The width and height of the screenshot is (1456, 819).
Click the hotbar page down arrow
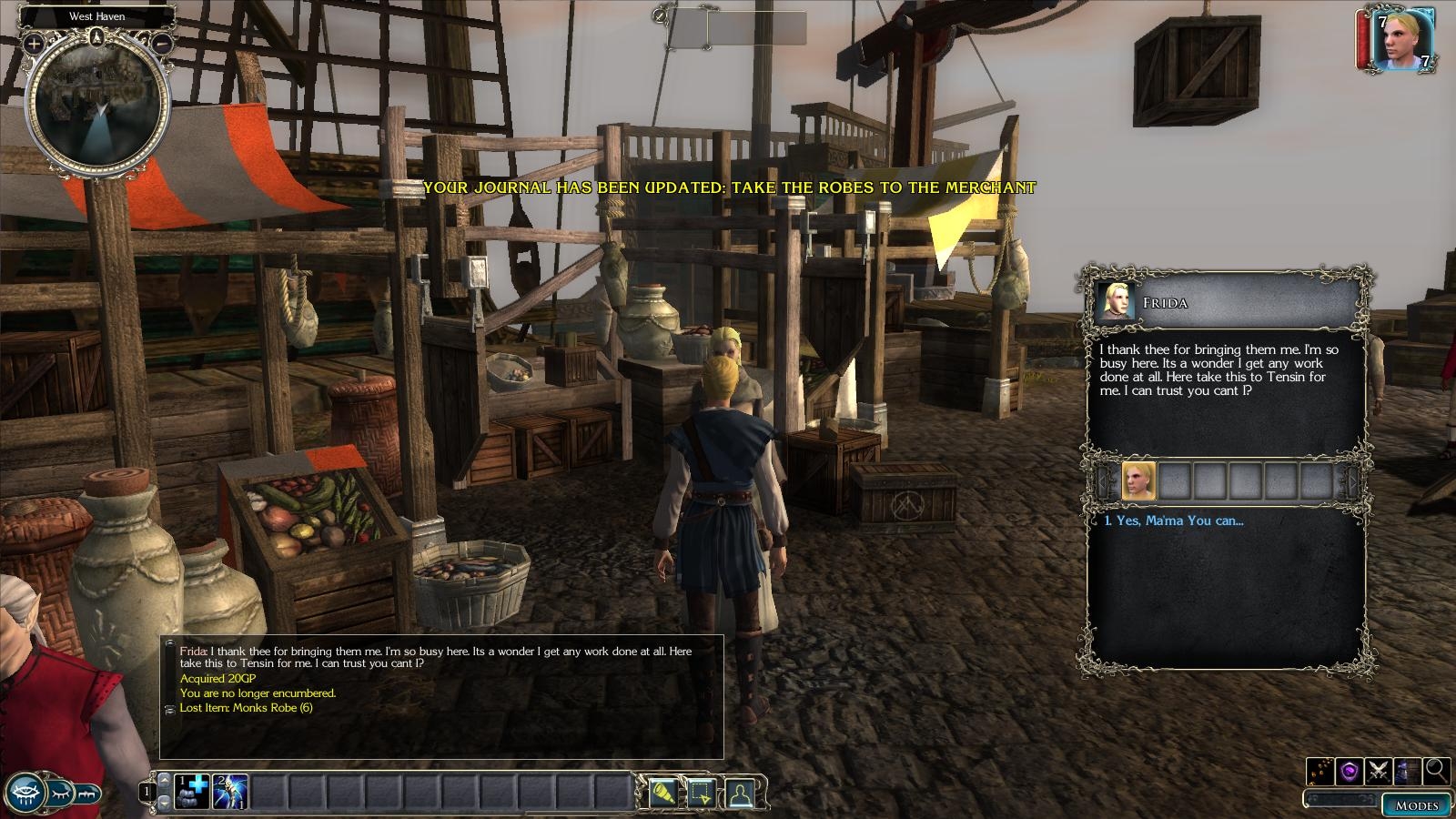tap(164, 803)
